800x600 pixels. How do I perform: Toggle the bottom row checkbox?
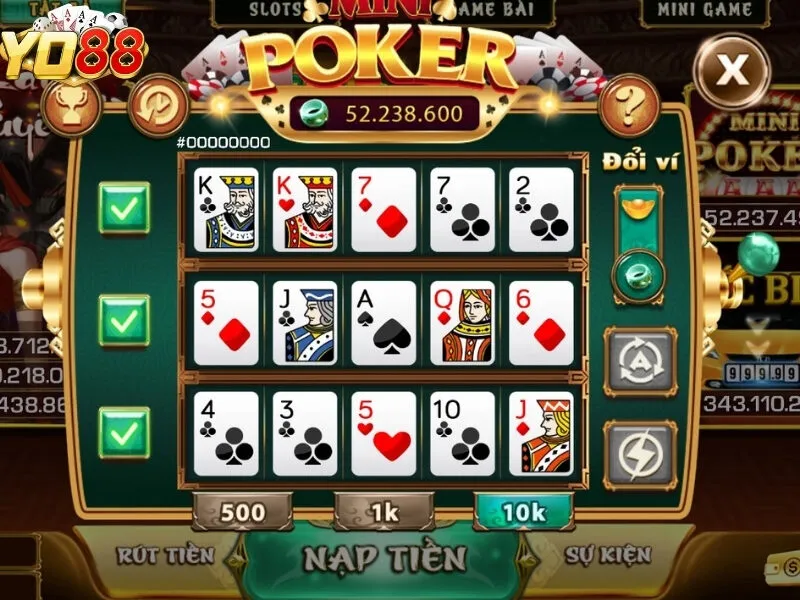(124, 432)
